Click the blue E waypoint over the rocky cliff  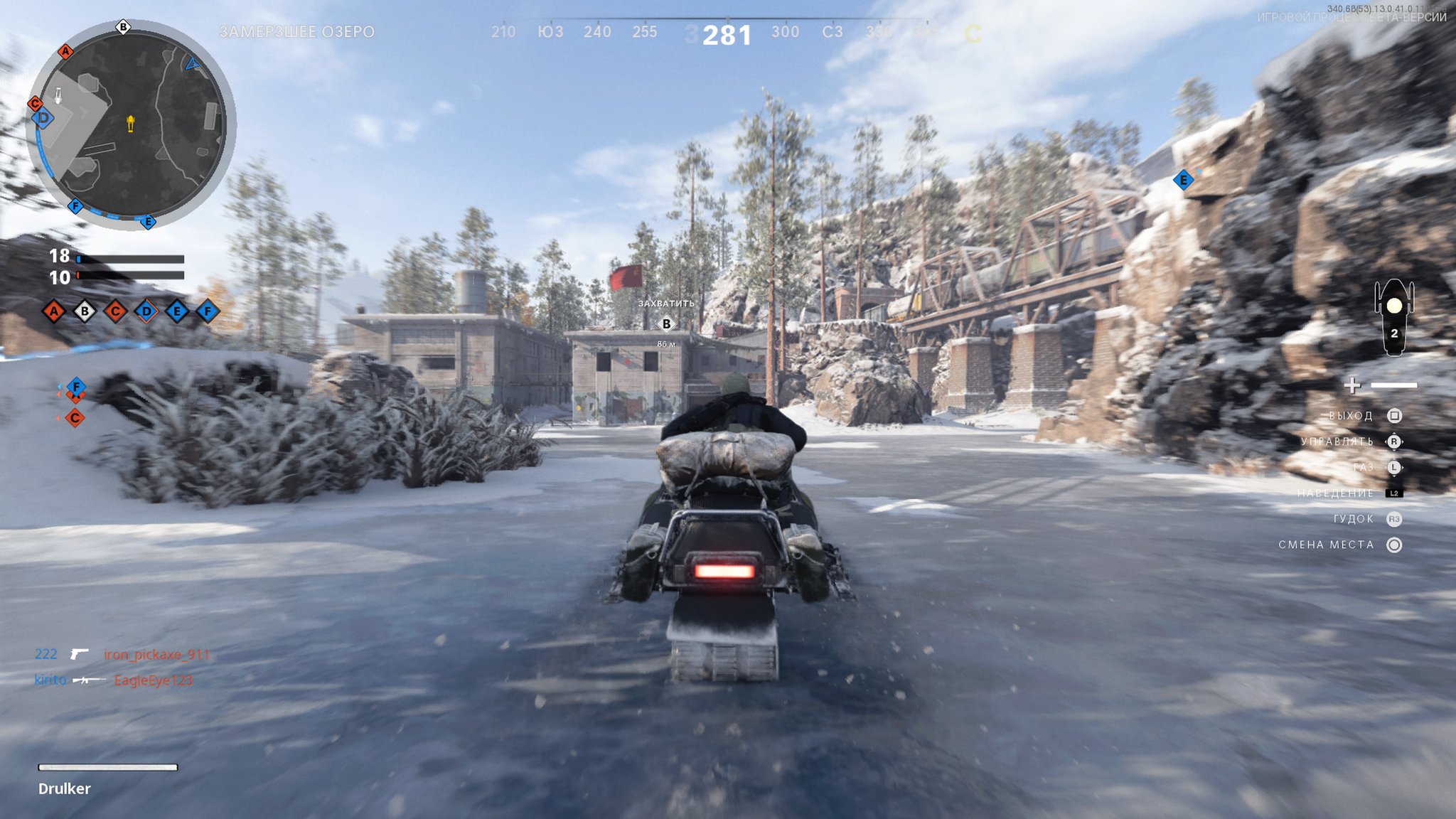tap(1184, 180)
